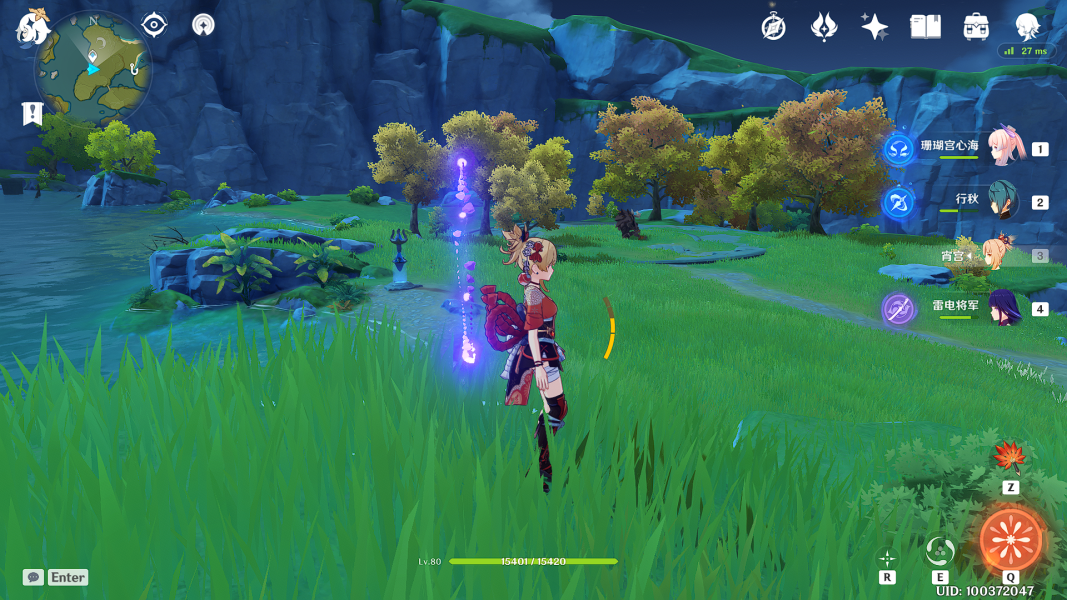Open the backpack inventory
Viewport: 1067px width, 600px height.
click(976, 27)
